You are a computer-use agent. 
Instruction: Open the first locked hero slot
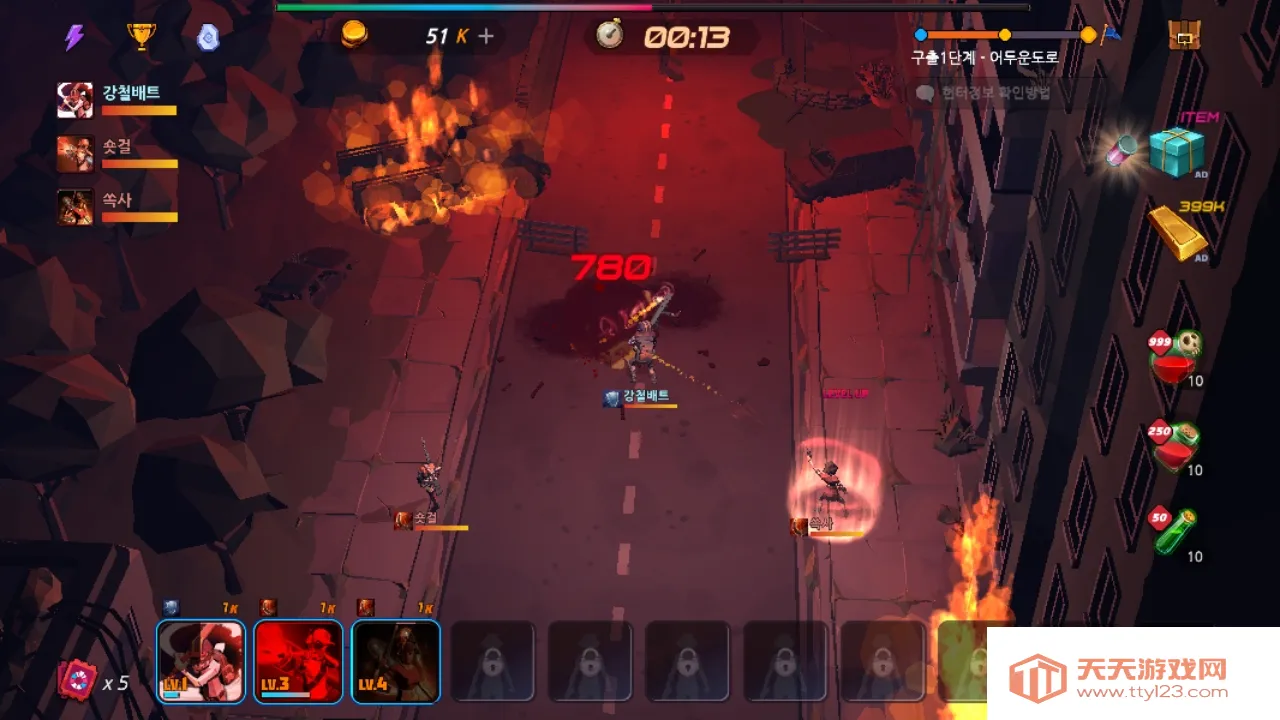[x=492, y=660]
